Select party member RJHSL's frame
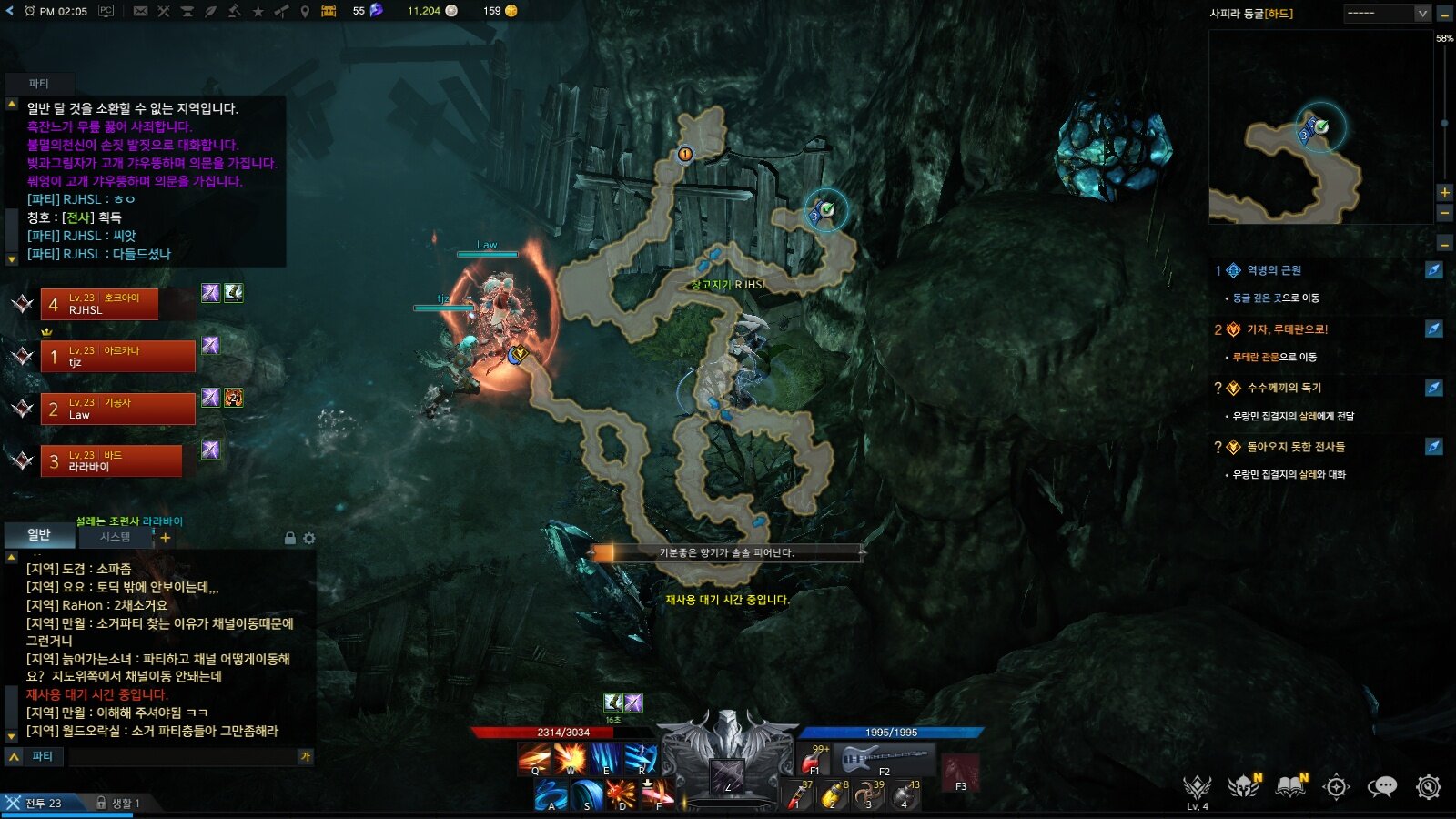 pos(99,304)
